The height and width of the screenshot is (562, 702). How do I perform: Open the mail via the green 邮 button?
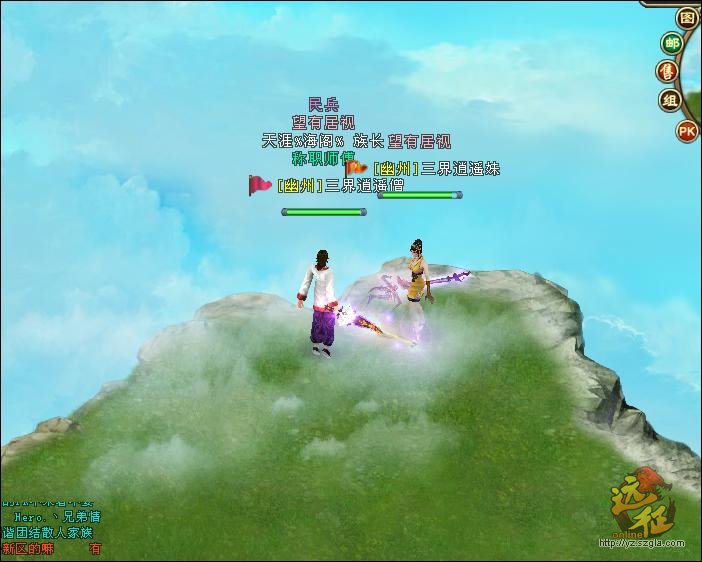pos(671,43)
